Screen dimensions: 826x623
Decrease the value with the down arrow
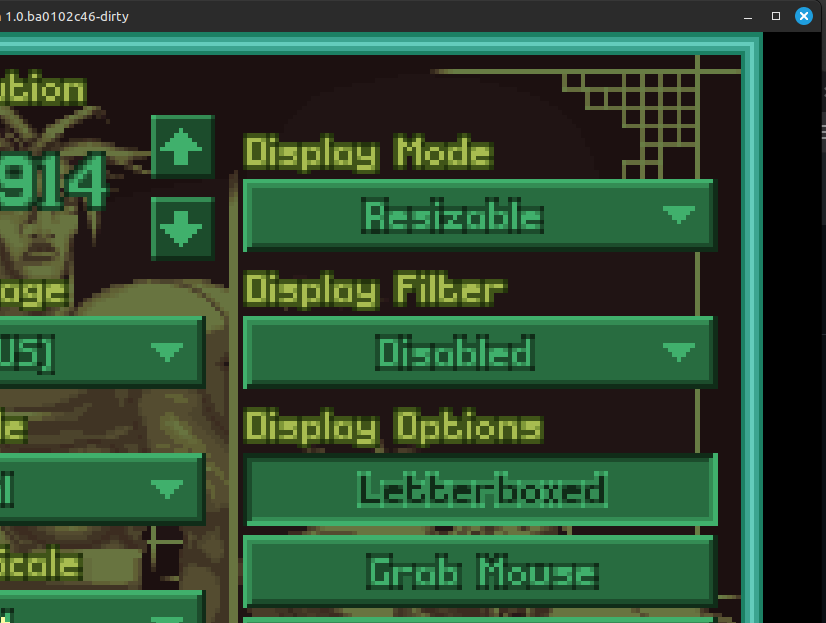pyautogui.click(x=183, y=230)
